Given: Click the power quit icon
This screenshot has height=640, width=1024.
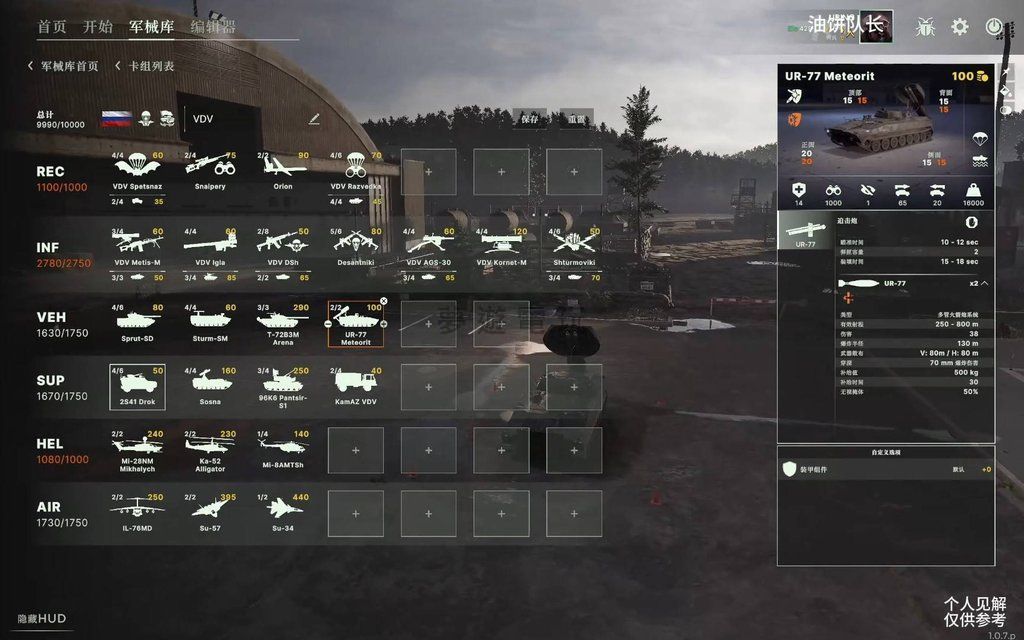Looking at the screenshot, I should pyautogui.click(x=994, y=27).
